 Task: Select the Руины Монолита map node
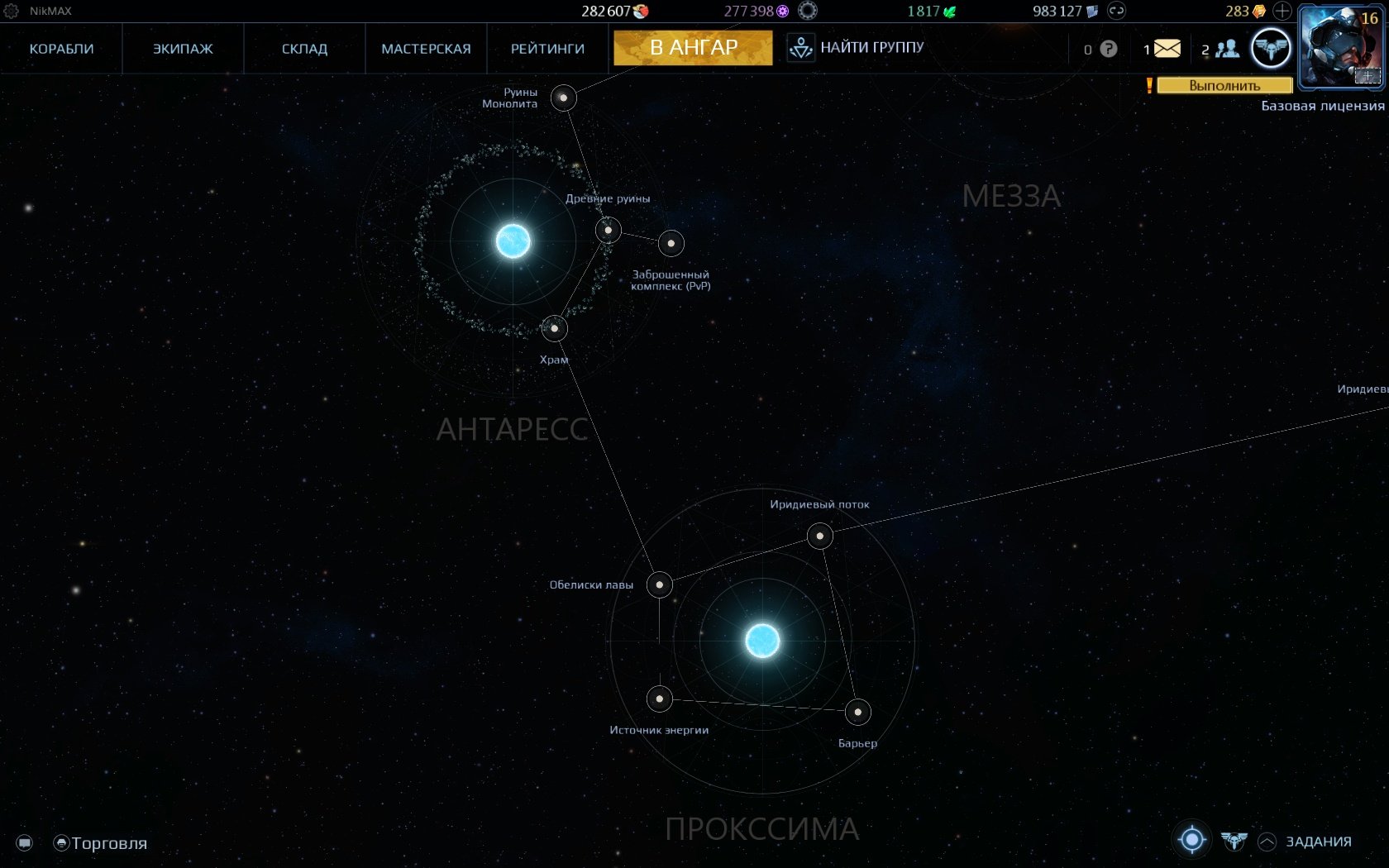564,98
